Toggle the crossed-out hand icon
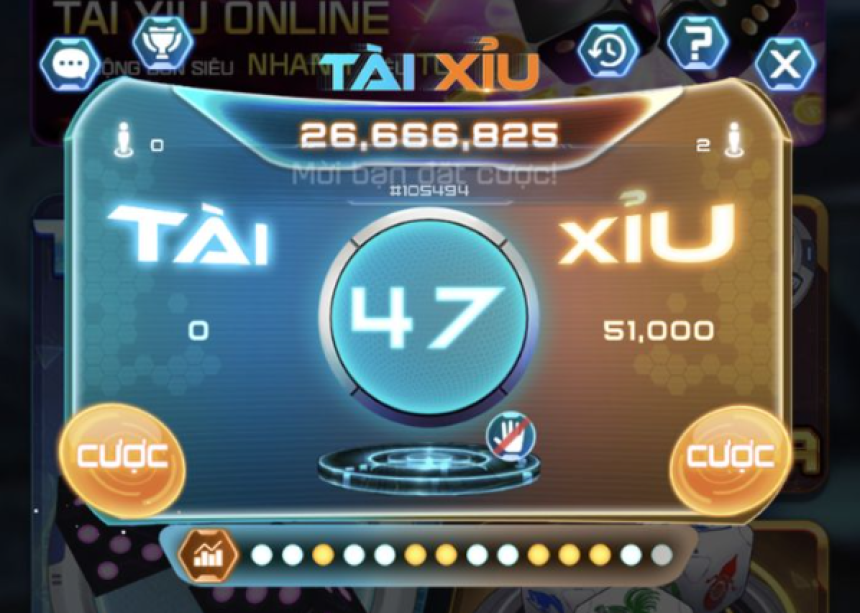This screenshot has height=613, width=860. (511, 437)
